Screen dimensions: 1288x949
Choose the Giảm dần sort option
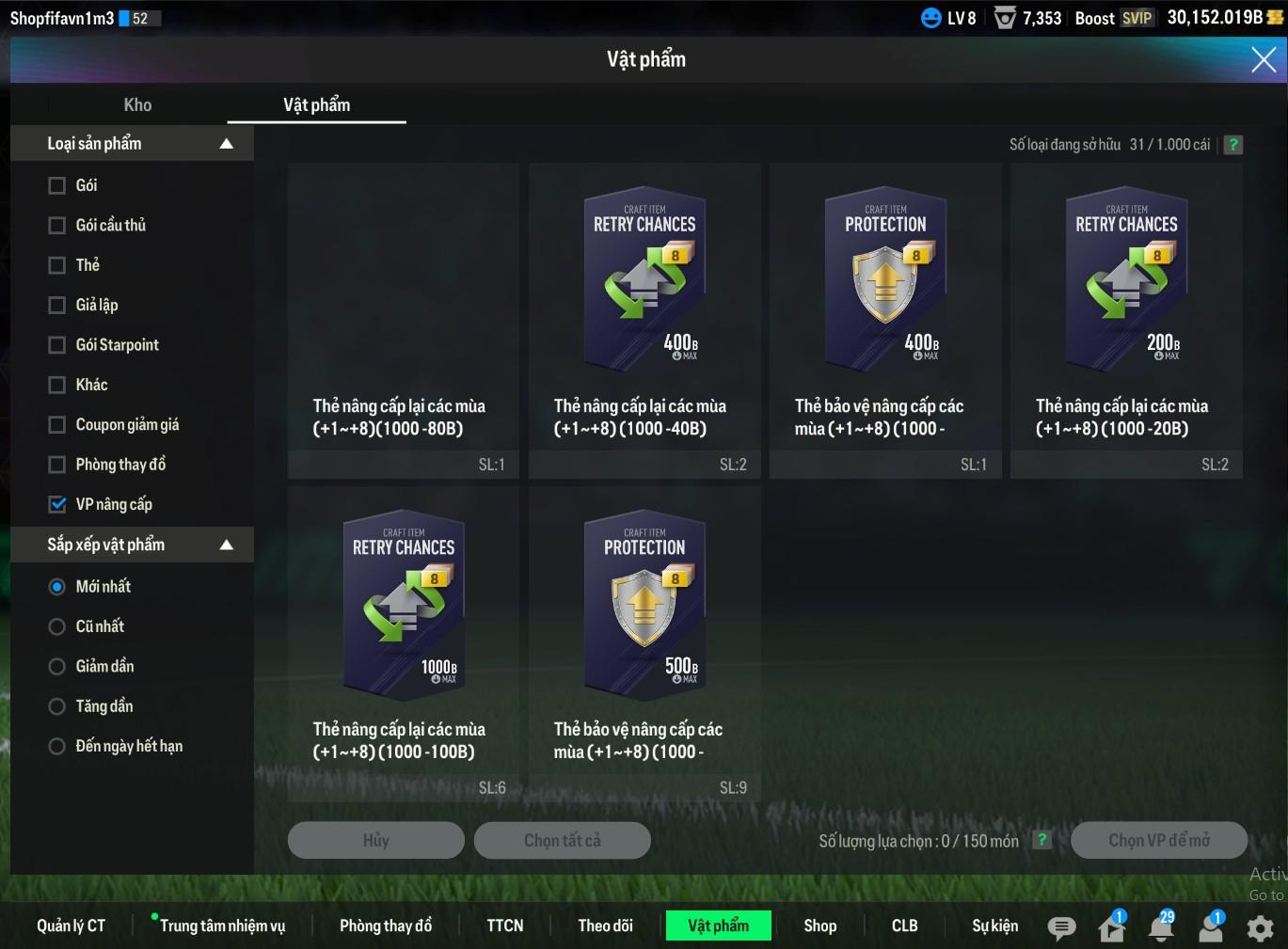pos(57,667)
